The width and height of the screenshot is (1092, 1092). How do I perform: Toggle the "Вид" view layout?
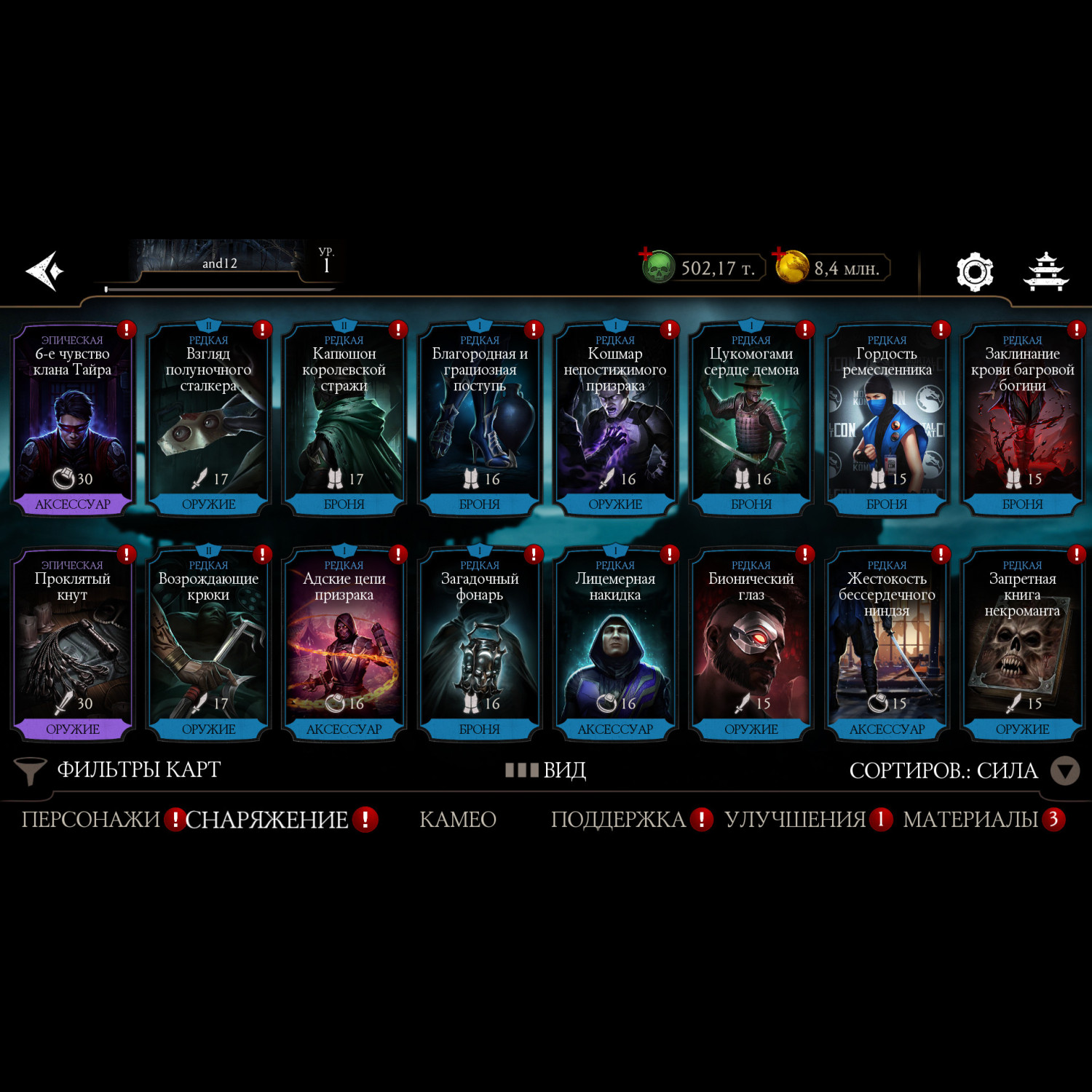pyautogui.click(x=546, y=770)
